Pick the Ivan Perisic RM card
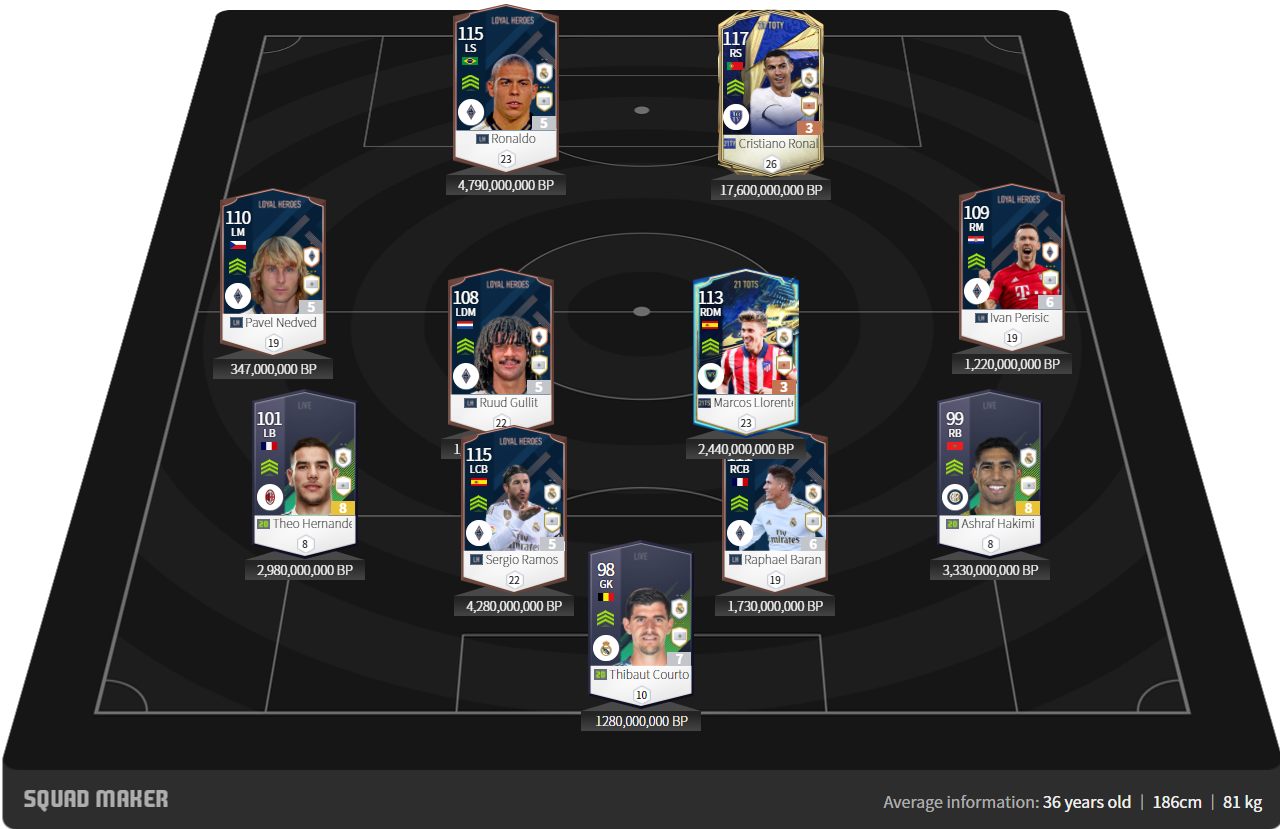Screen dimensions: 1280x829 tap(1011, 262)
